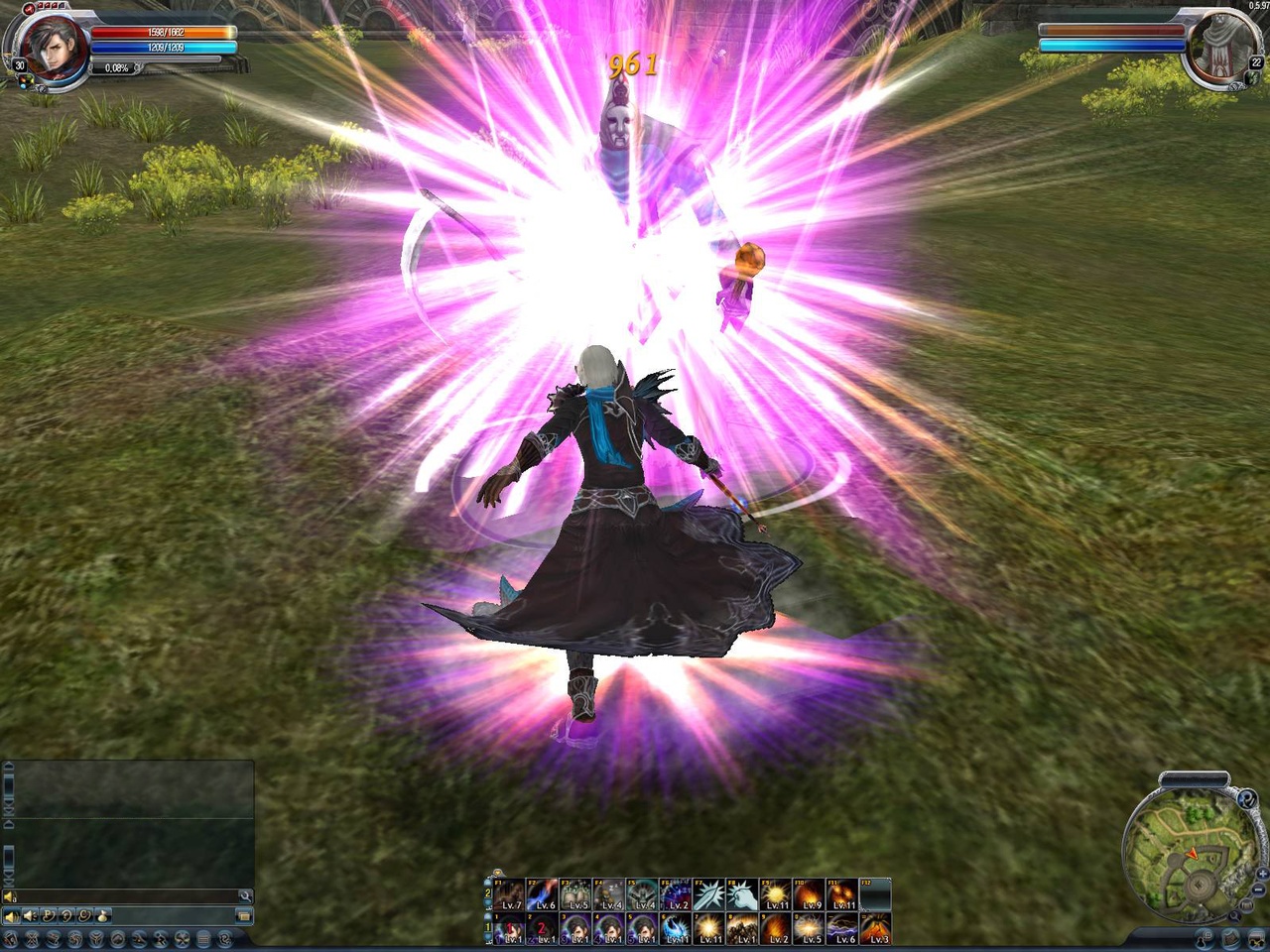The image size is (1270, 952).
Task: Click the small magnifier icon on the minimap edge
Action: click(1234, 916)
